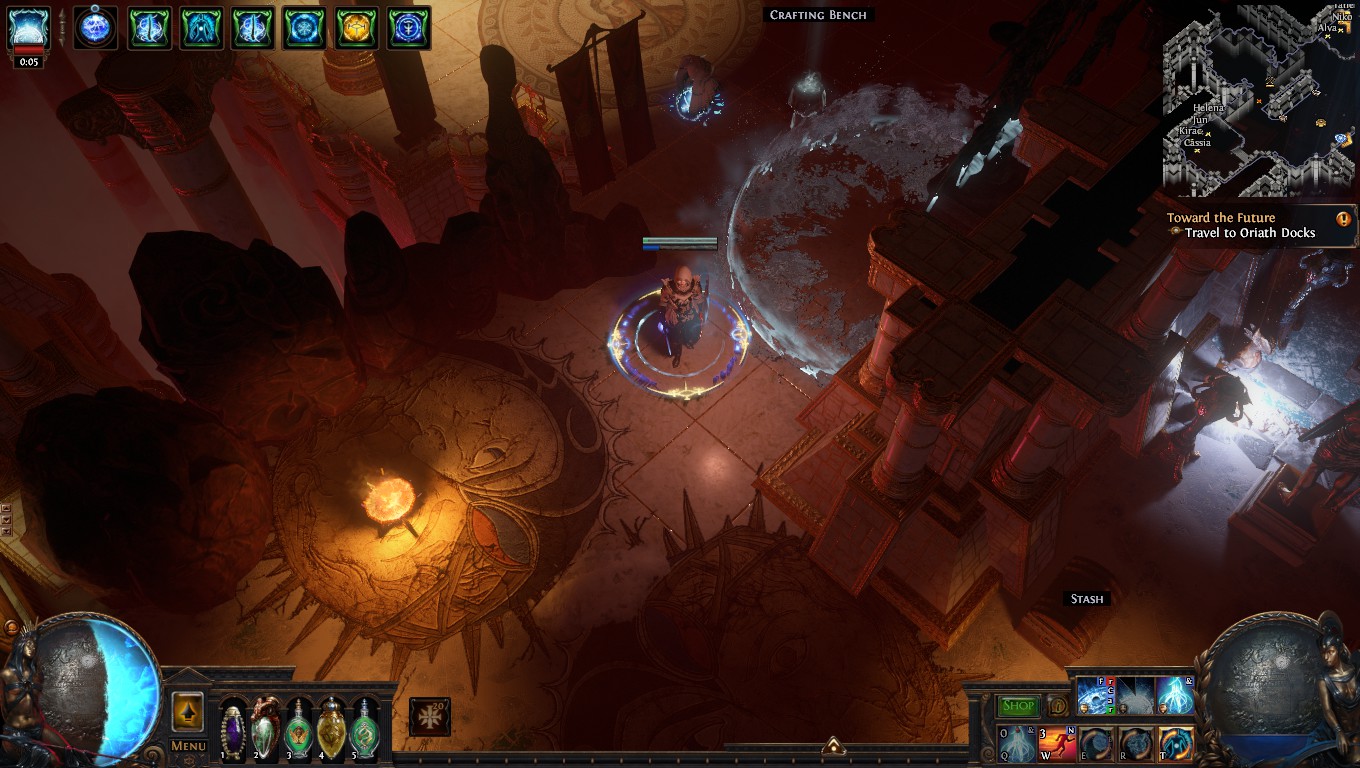Open the Menu button
This screenshot has height=768, width=1360.
pos(188,746)
